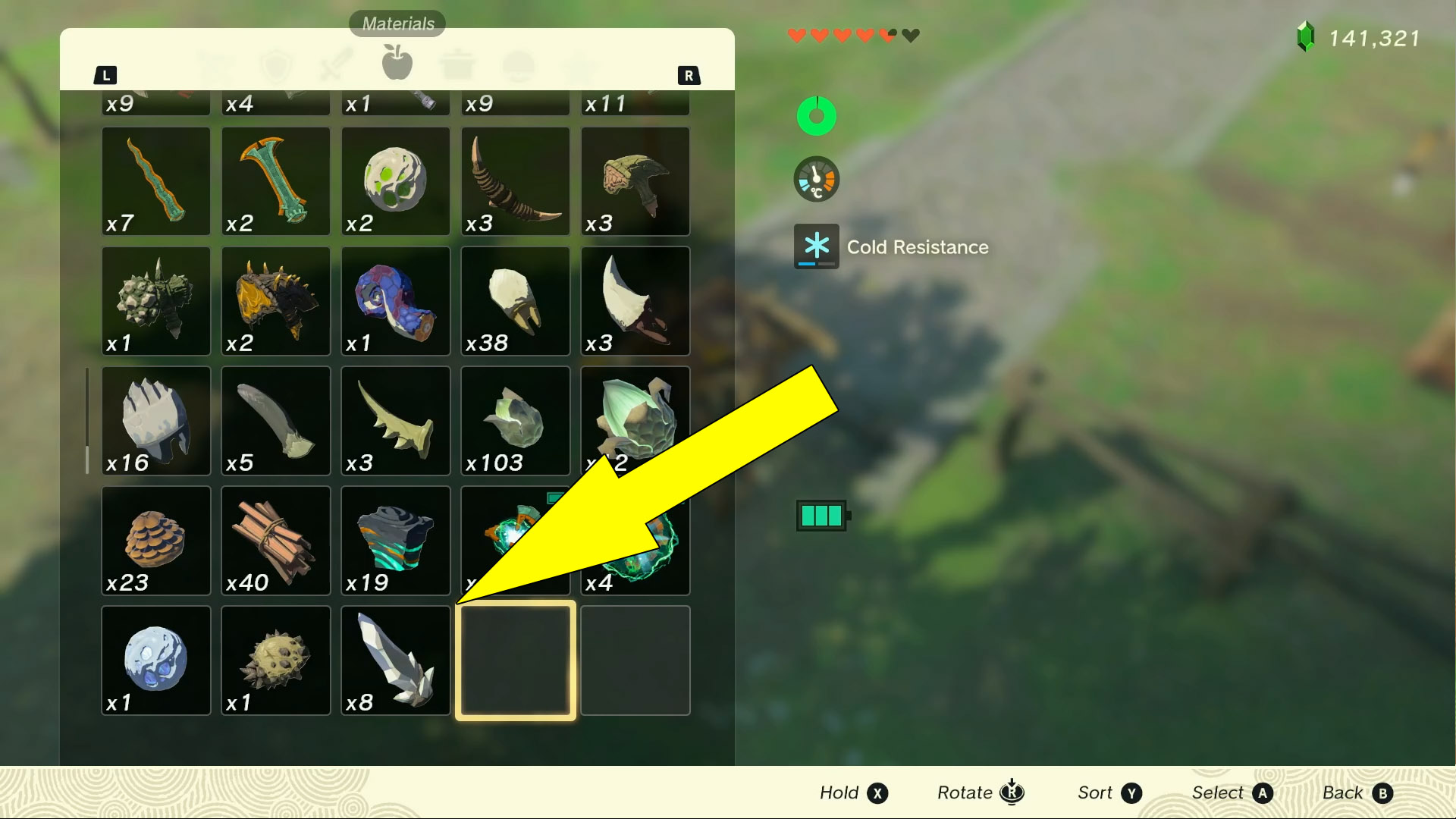The height and width of the screenshot is (819, 1456).
Task: Click the Cold Resistance snowflake icon
Action: (816, 246)
